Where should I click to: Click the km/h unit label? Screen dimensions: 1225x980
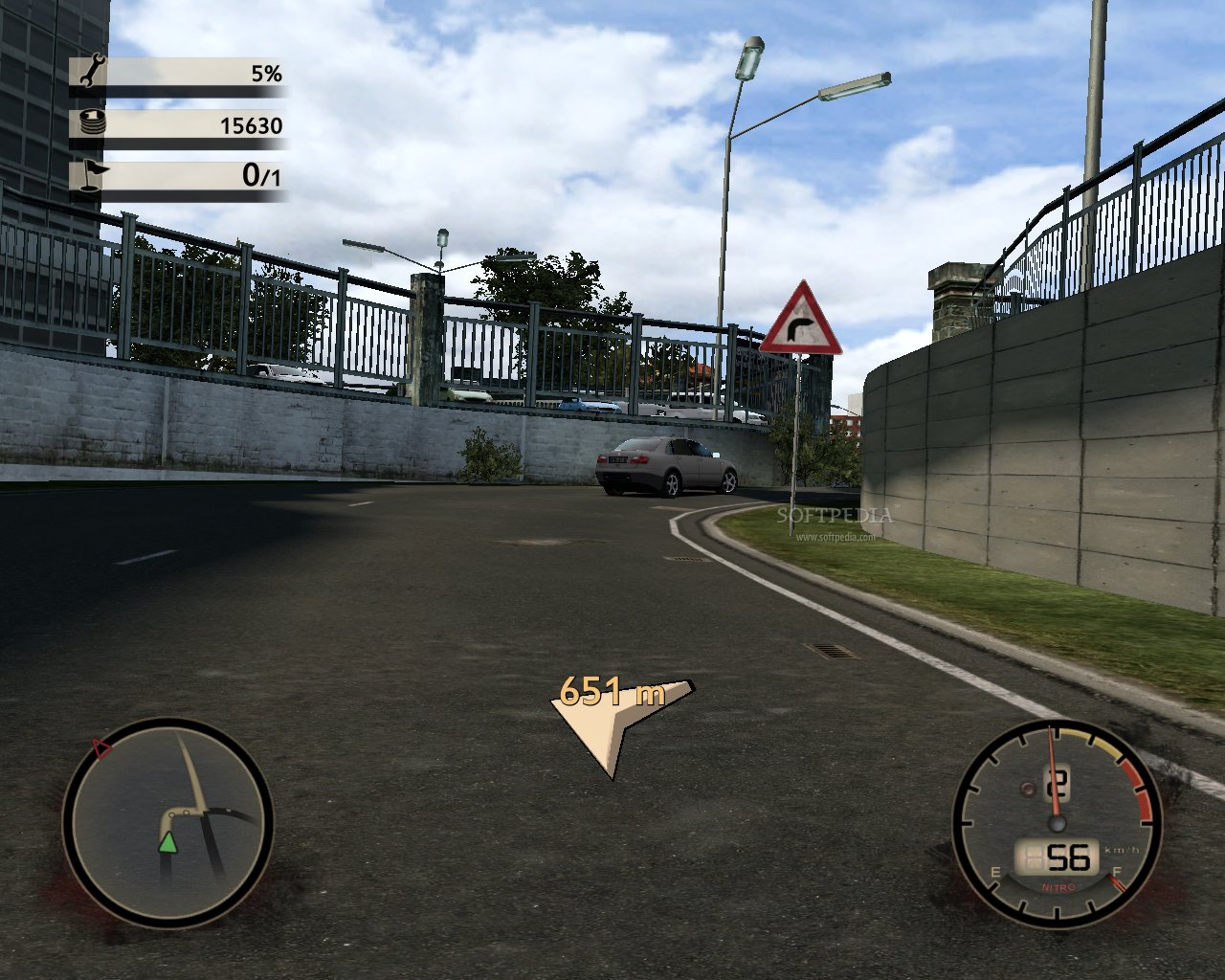click(1122, 849)
